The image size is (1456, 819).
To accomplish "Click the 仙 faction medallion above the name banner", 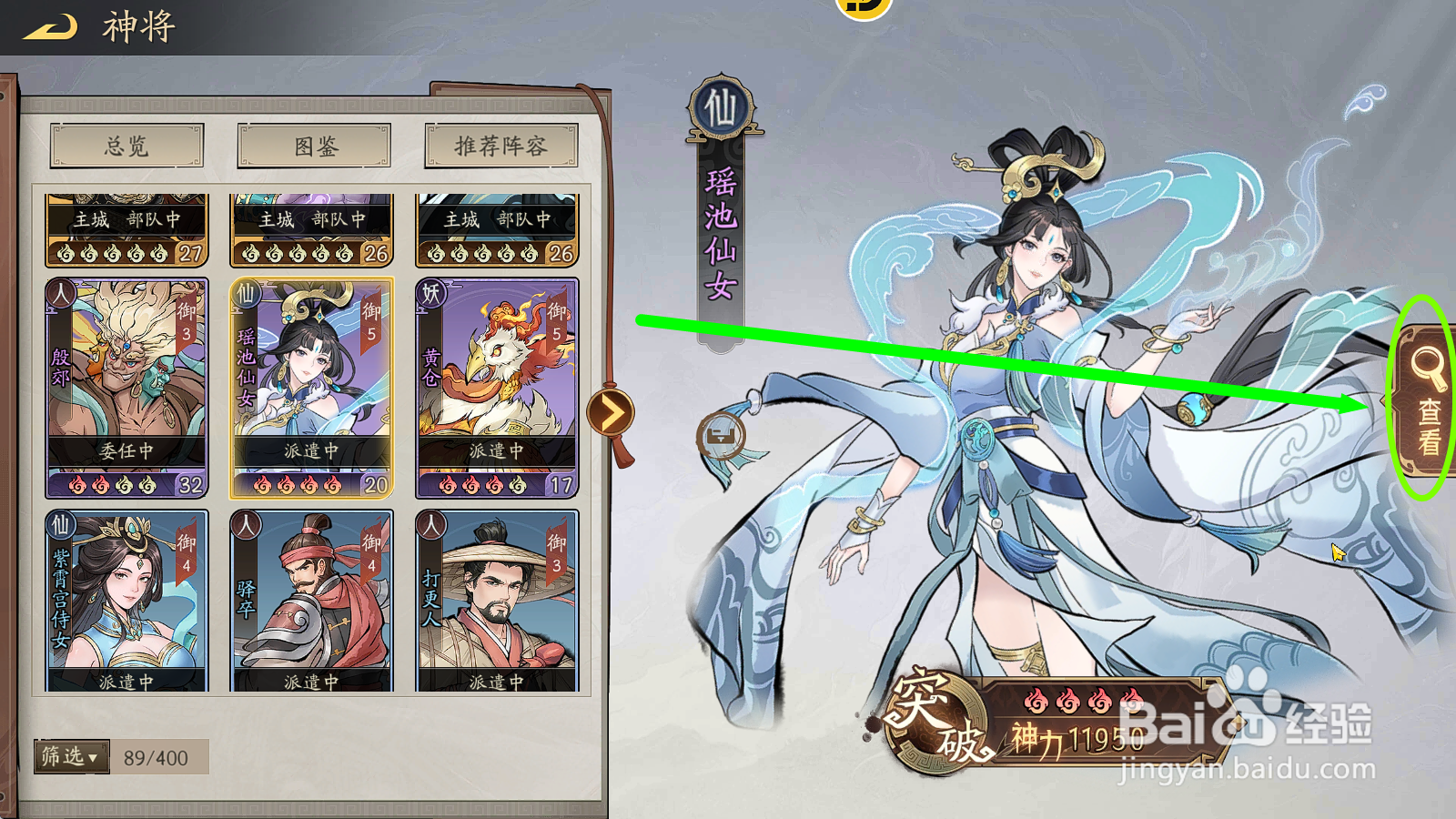I will (x=718, y=106).
